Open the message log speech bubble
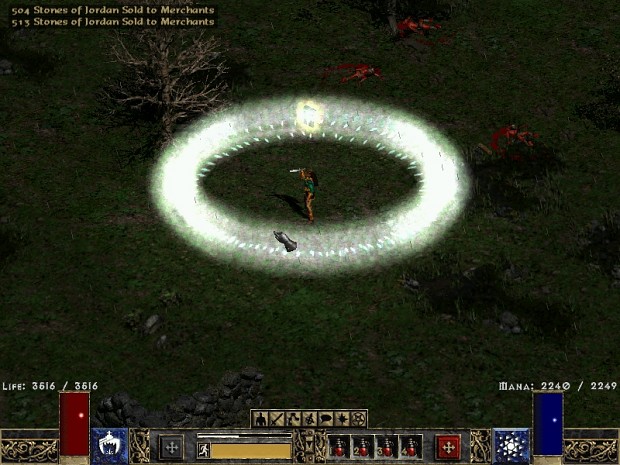 (325, 418)
